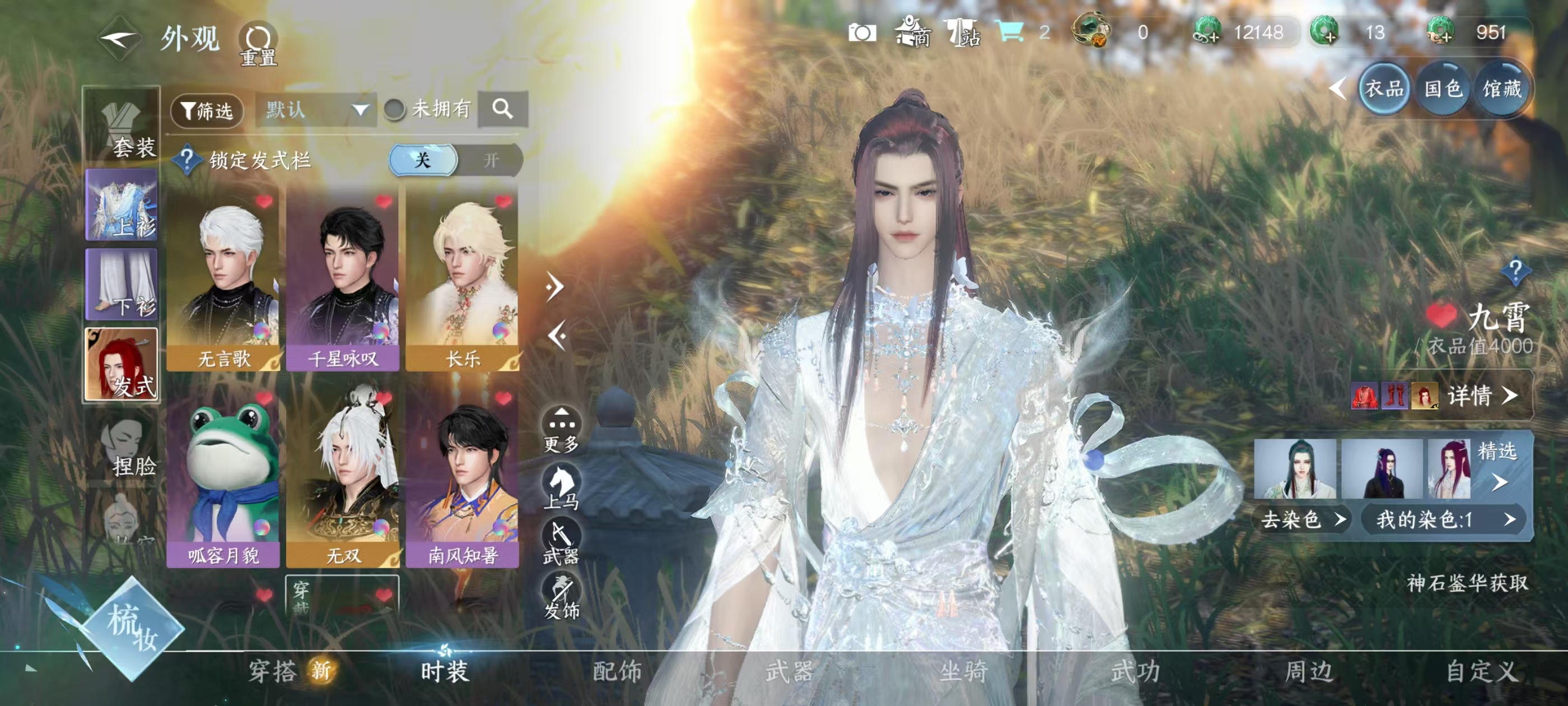Toggle the 未拥有 checkbox
Screen dimensions: 1568x706
click(x=395, y=110)
